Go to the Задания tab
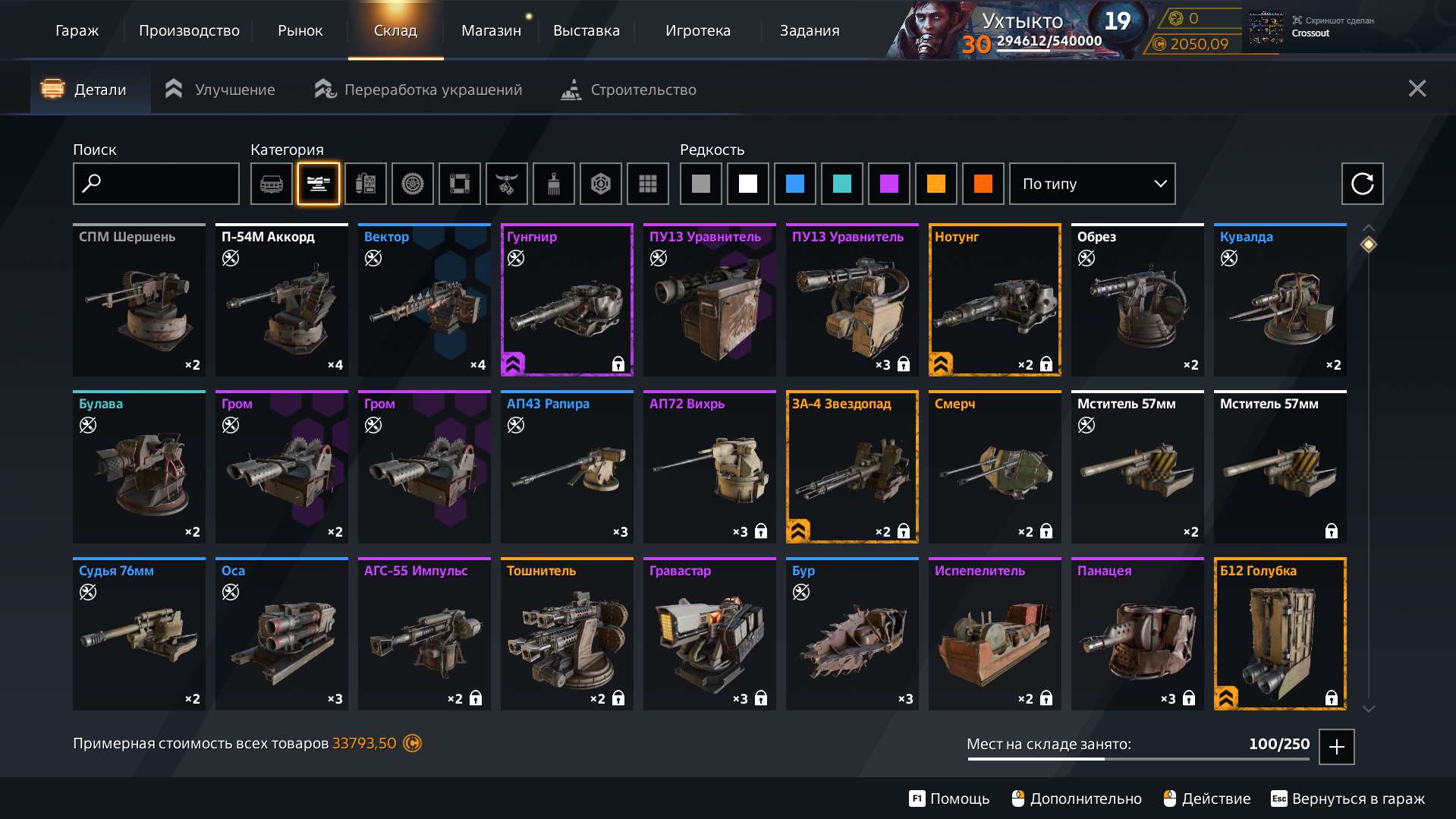This screenshot has height=819, width=1456. click(810, 30)
